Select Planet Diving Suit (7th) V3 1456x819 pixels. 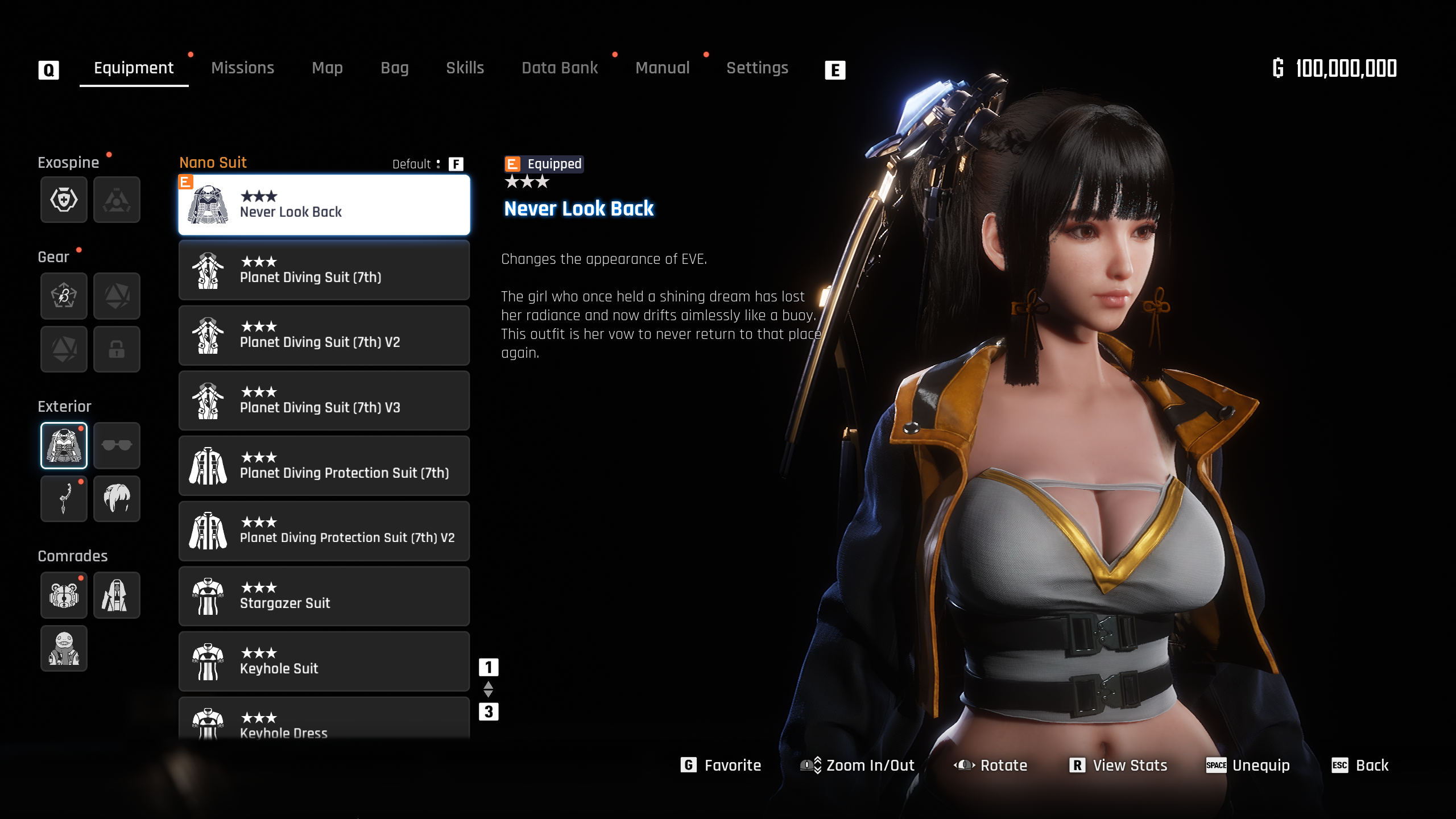click(x=324, y=401)
